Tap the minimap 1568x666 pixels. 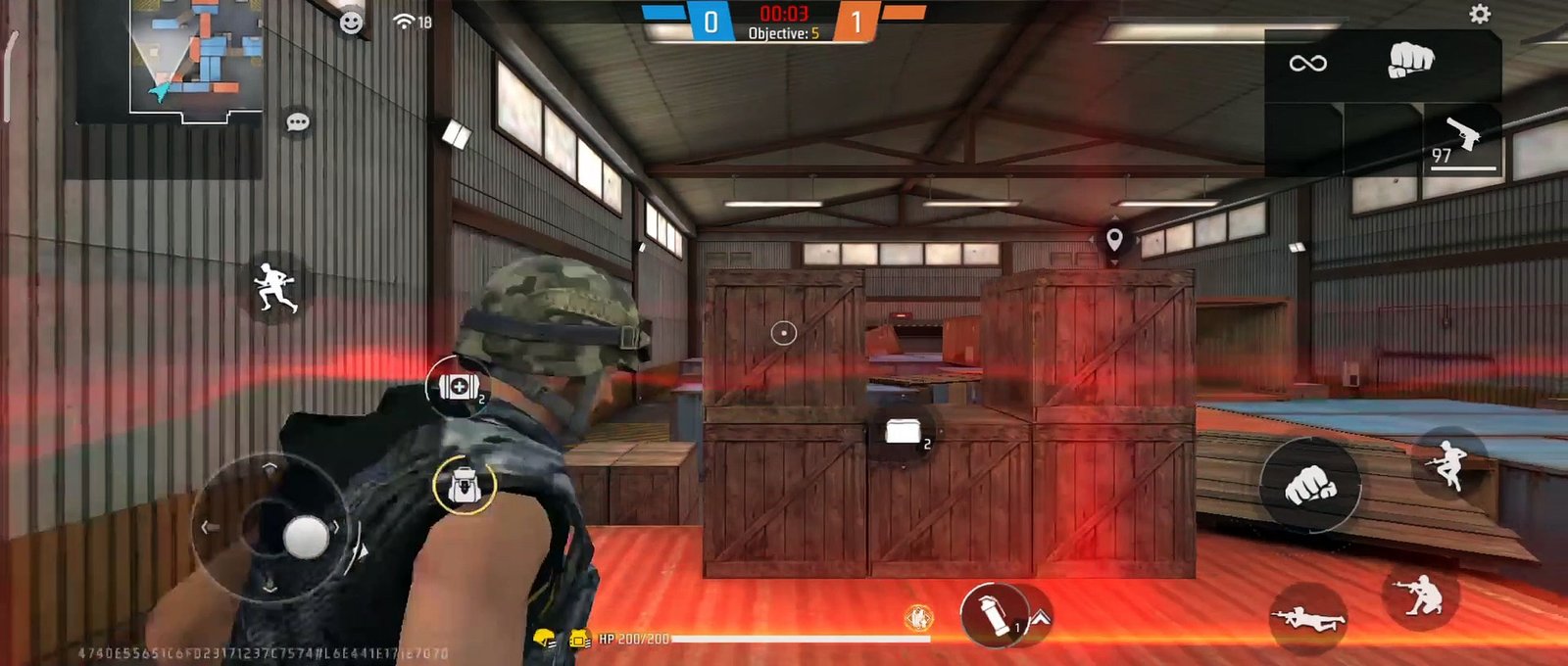[196, 57]
